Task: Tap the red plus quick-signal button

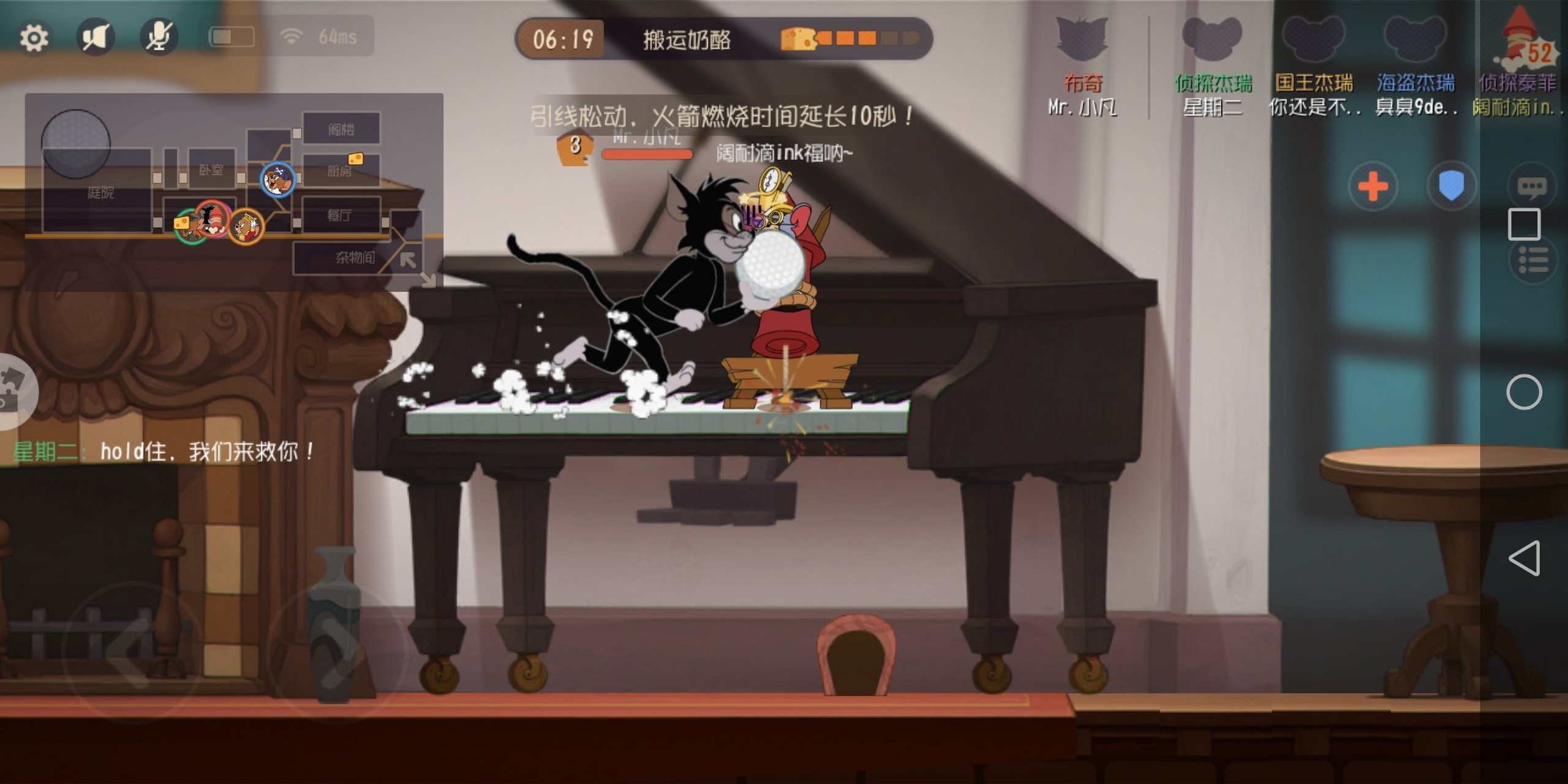Action: tap(1373, 186)
